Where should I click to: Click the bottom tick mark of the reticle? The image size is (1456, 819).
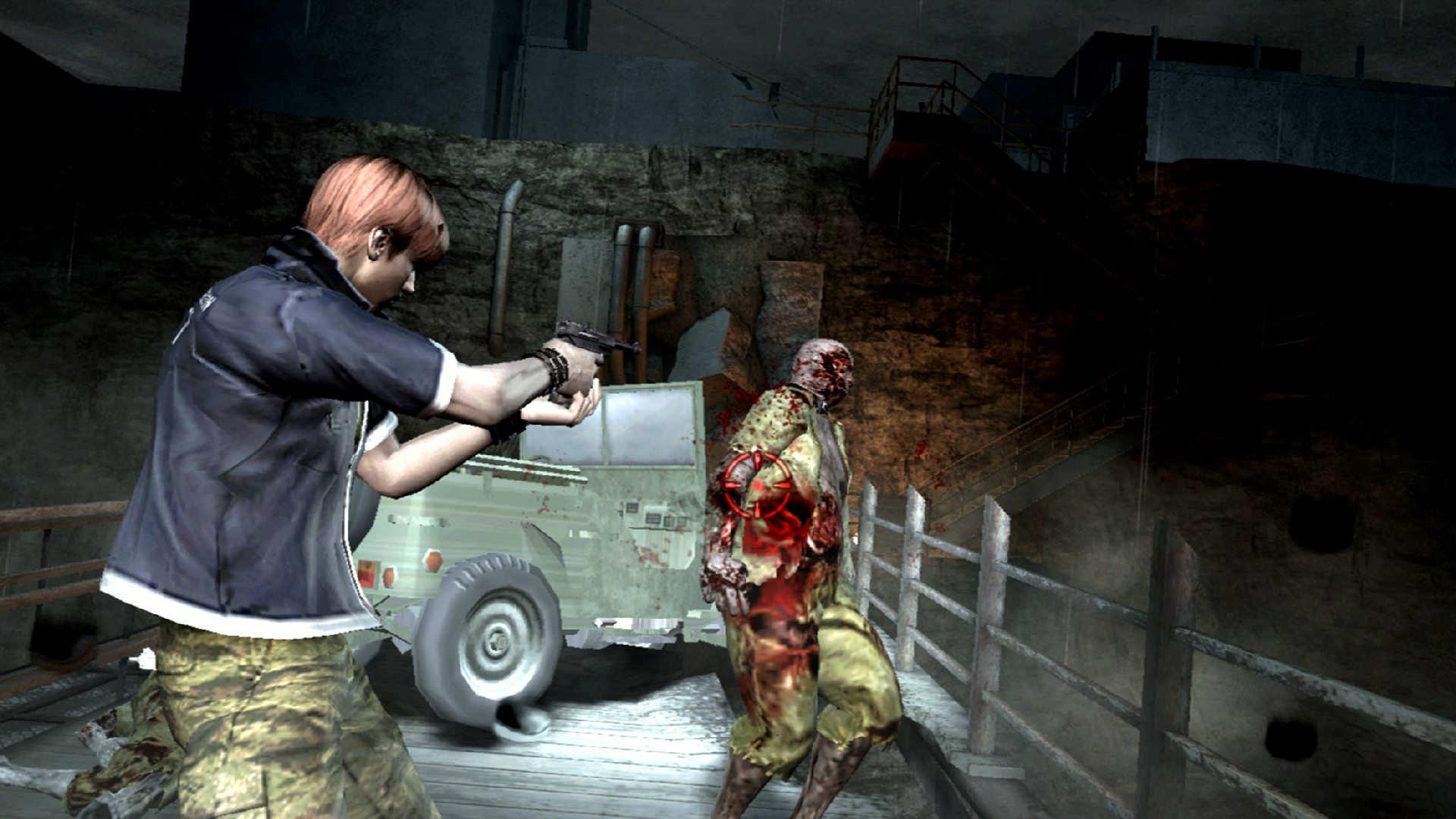point(757,510)
